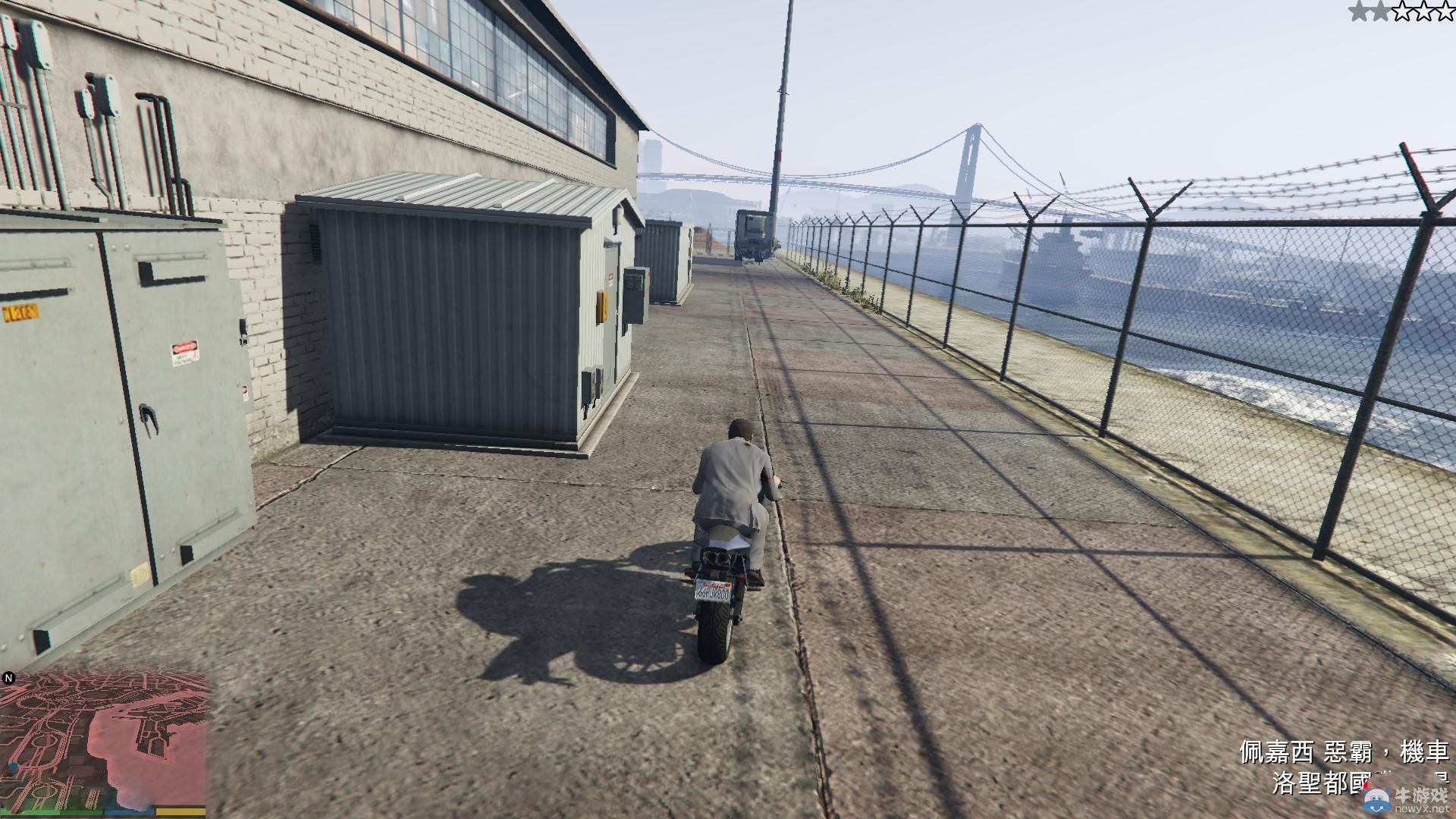Click the red Danger sticker on the electrical cabinet

coord(185,352)
